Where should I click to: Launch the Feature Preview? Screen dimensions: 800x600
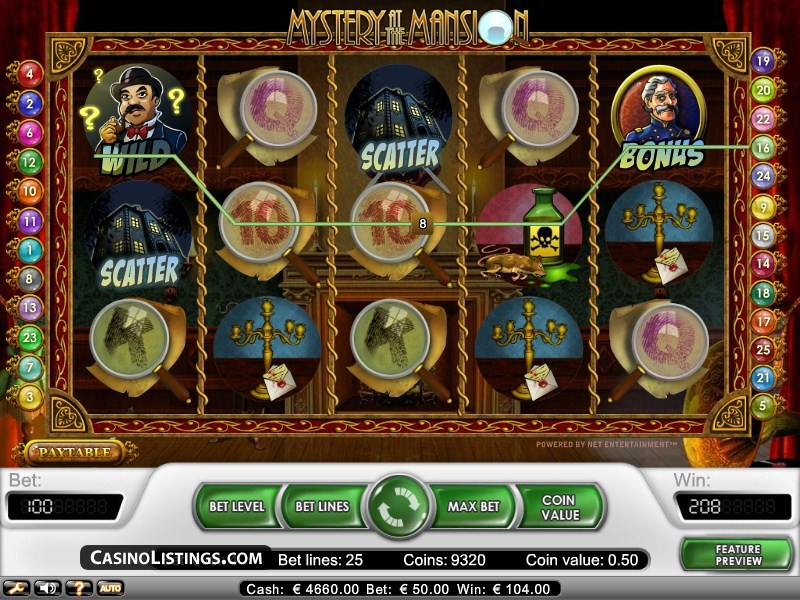click(x=738, y=555)
